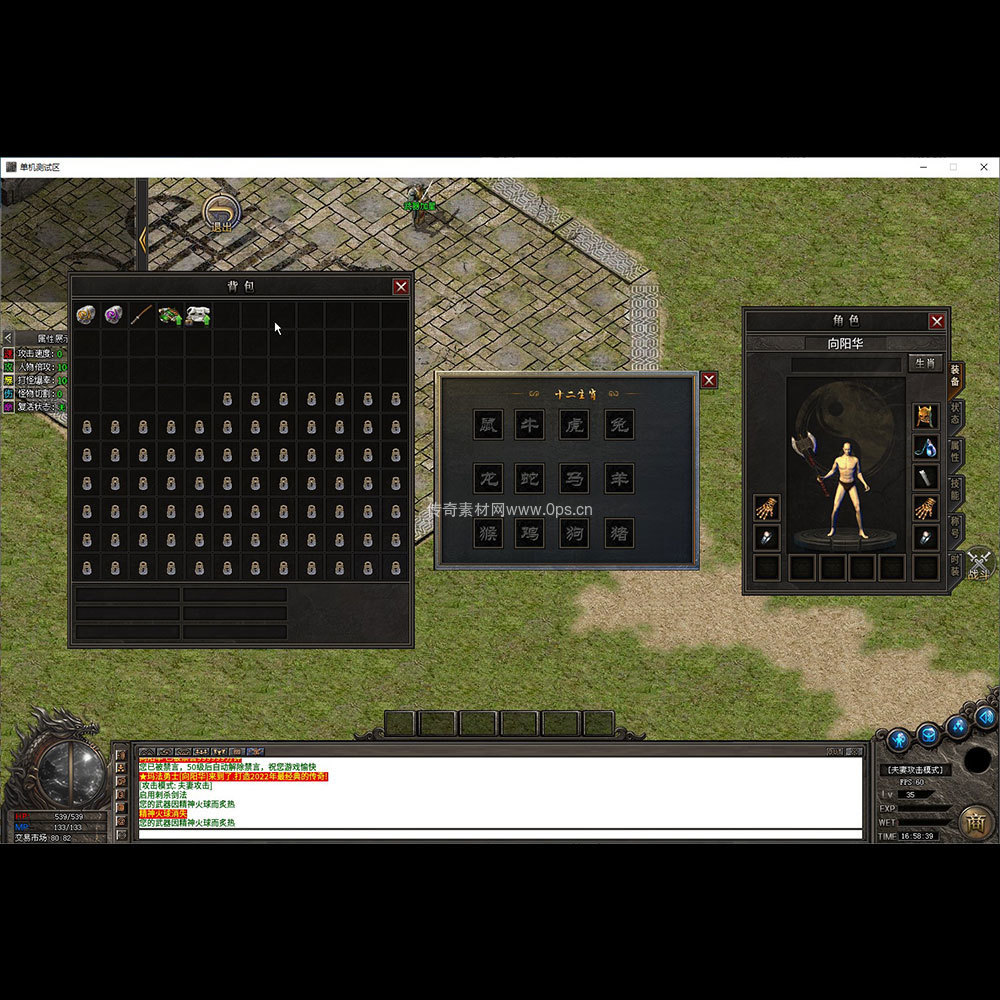Select the orange-swirl stone in backpack
Viewport: 1000px width, 1000px height.
coord(86,316)
